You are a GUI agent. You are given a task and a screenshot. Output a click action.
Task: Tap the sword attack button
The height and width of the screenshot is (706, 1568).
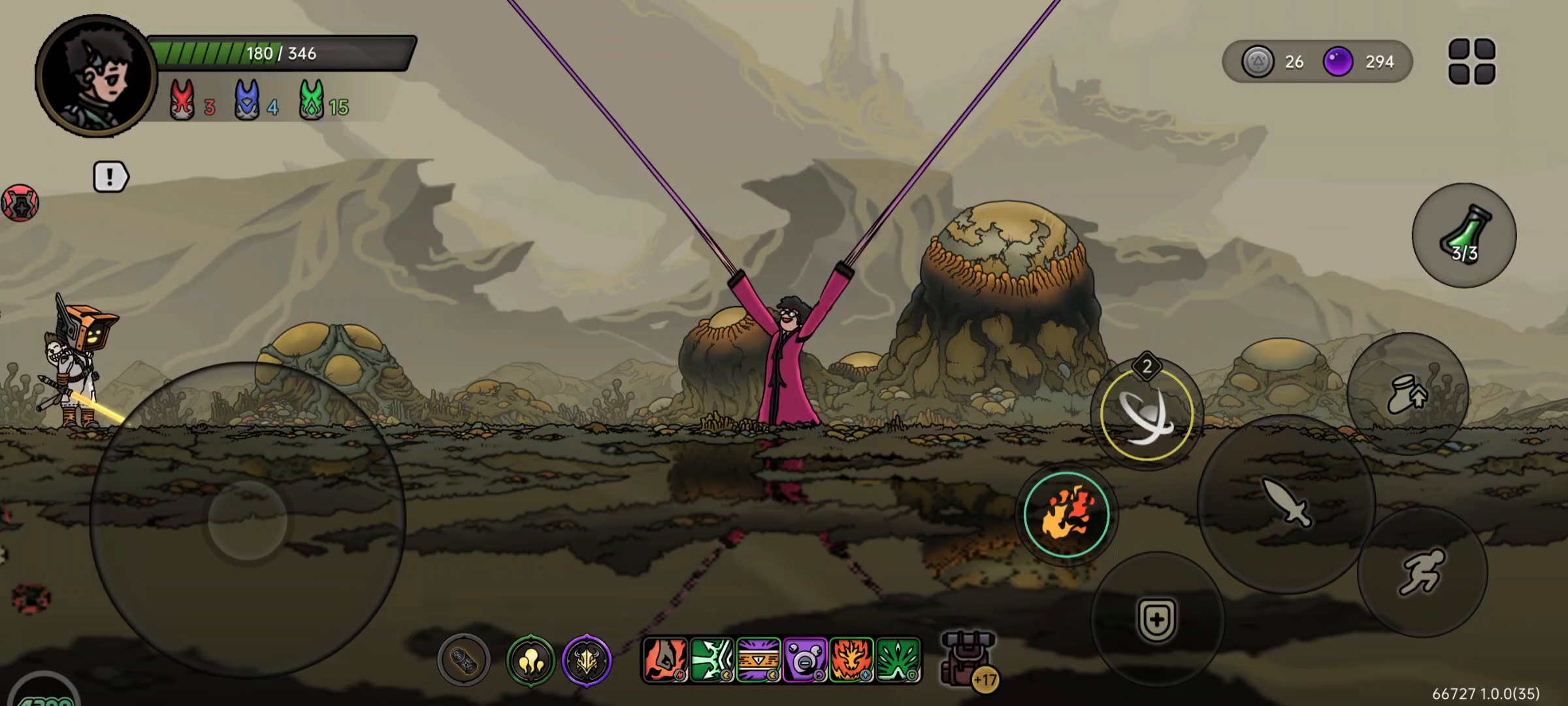pyautogui.click(x=1286, y=502)
